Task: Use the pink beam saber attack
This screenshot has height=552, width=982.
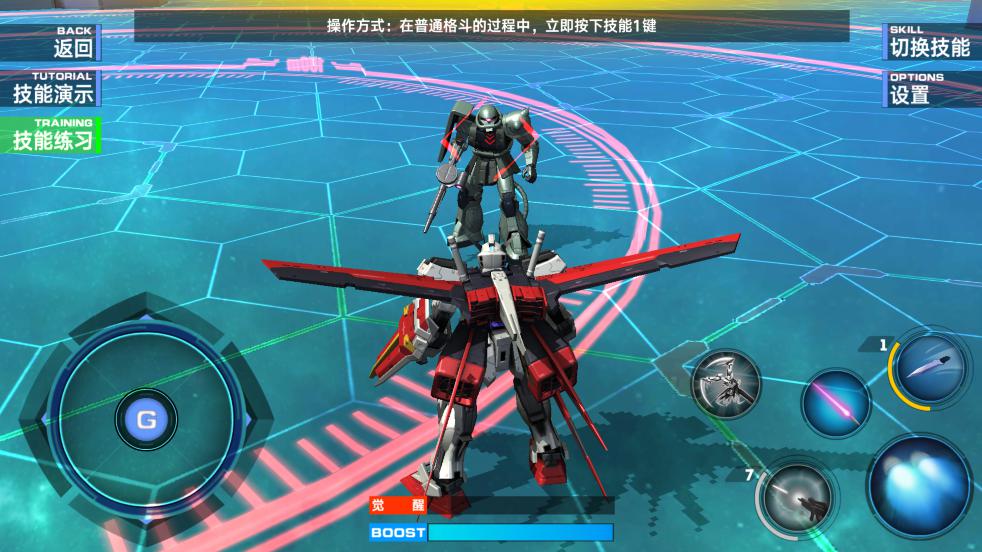Action: 835,403
